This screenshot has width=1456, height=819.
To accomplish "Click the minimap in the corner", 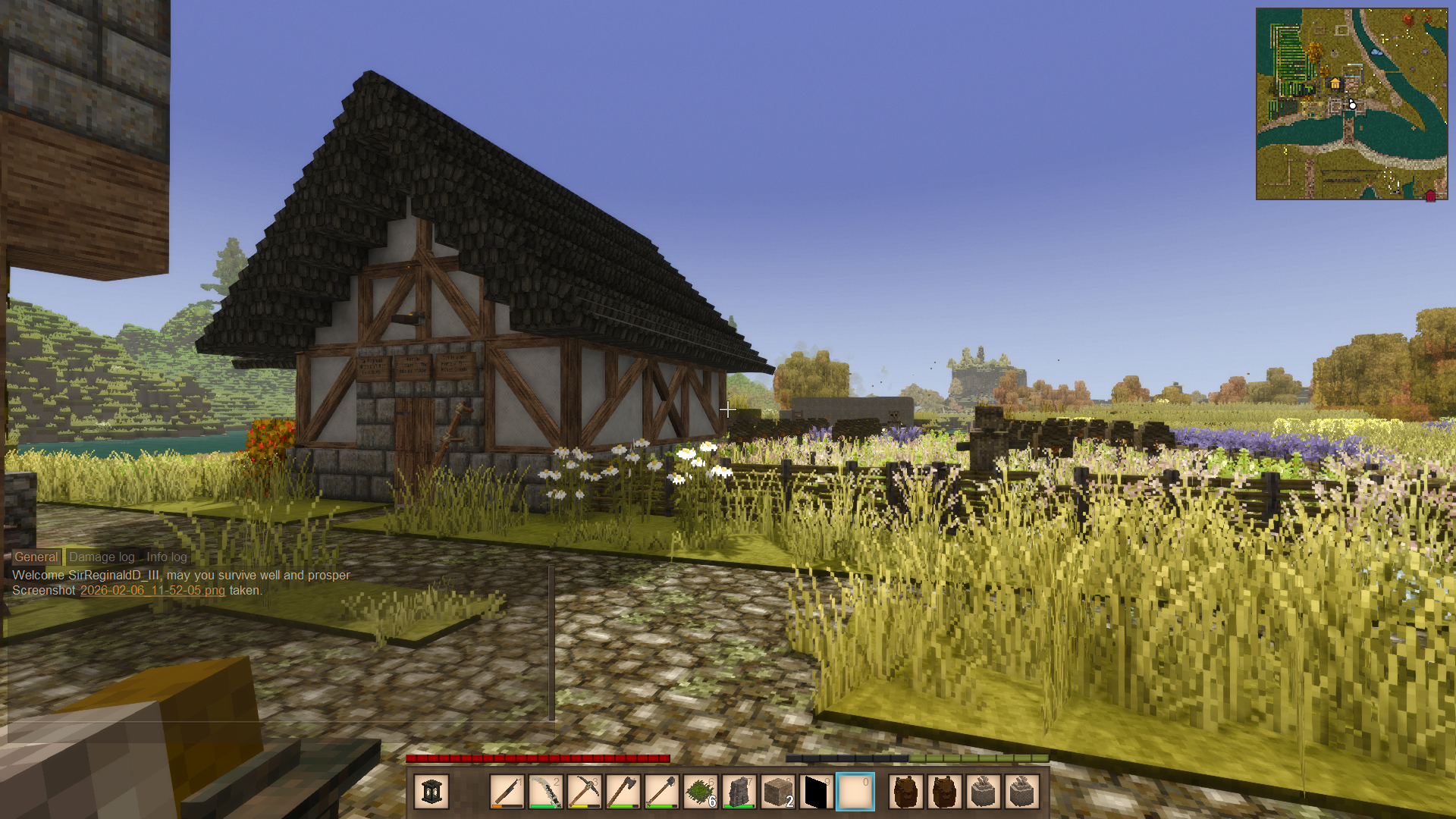I will click(1351, 104).
